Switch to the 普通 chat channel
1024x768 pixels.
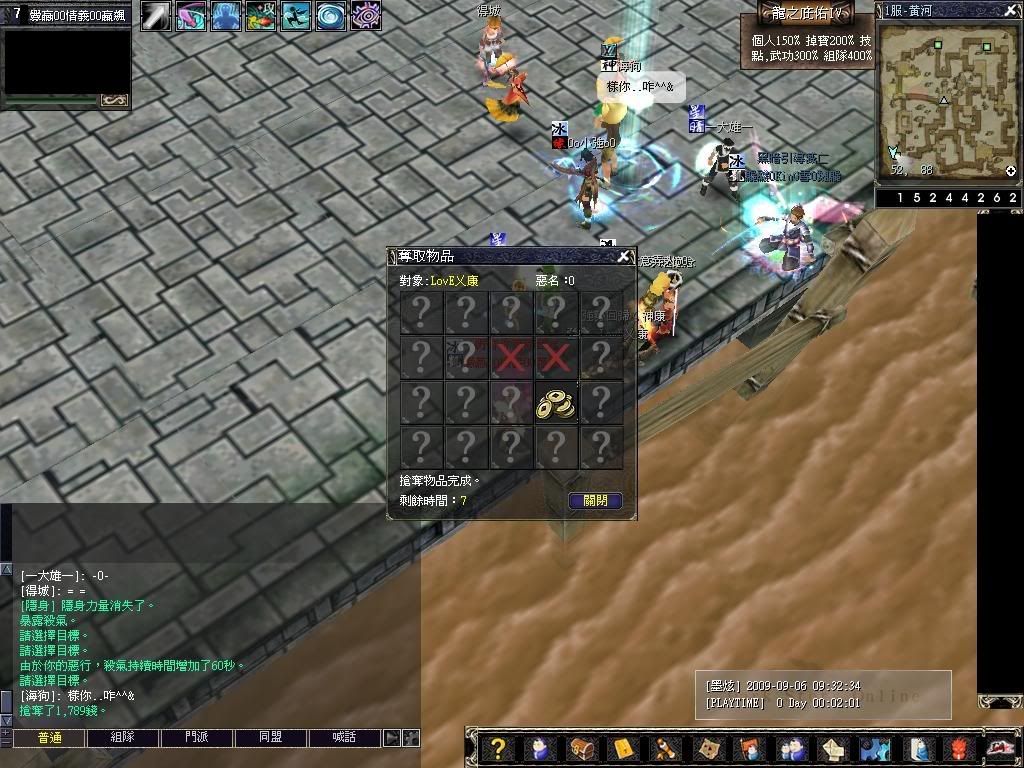coord(49,738)
